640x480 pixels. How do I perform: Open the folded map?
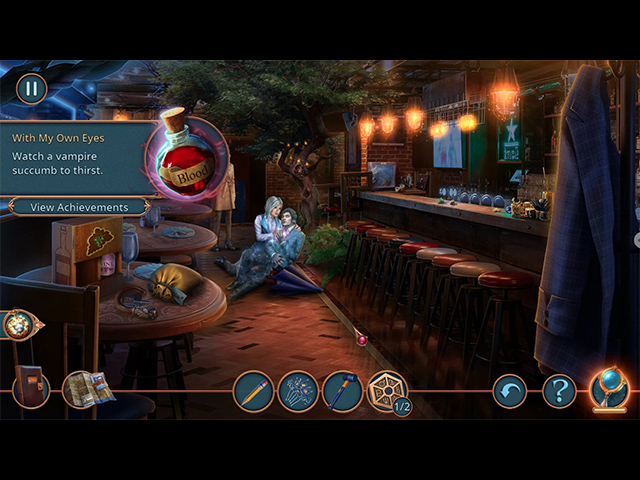pos(87,389)
